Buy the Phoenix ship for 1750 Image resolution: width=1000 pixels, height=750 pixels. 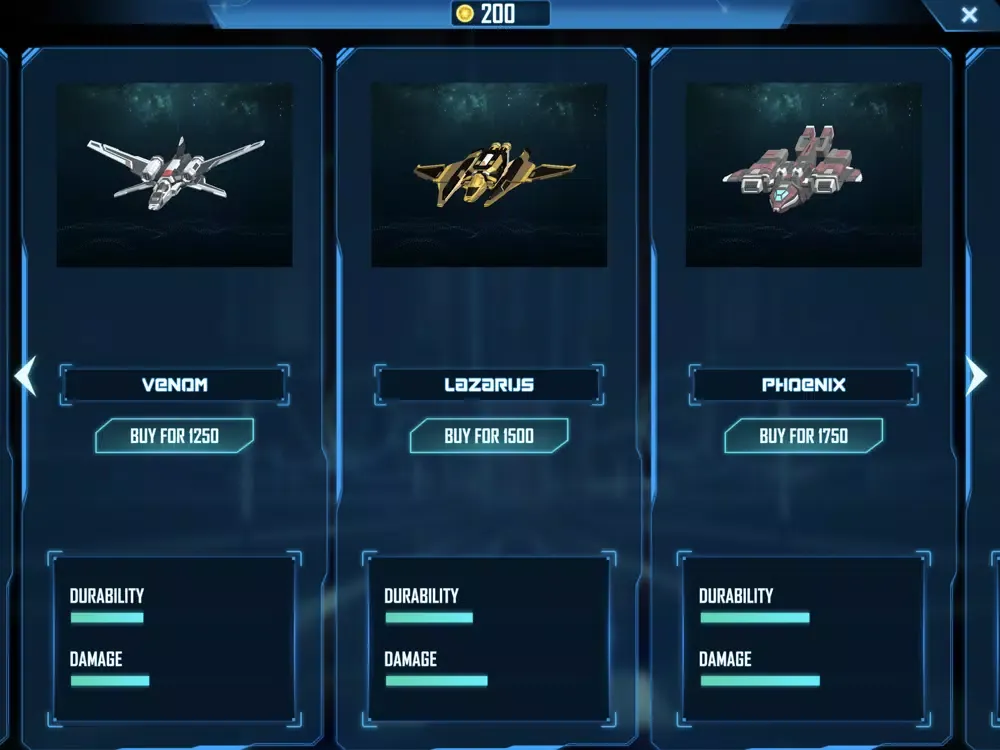pos(803,436)
